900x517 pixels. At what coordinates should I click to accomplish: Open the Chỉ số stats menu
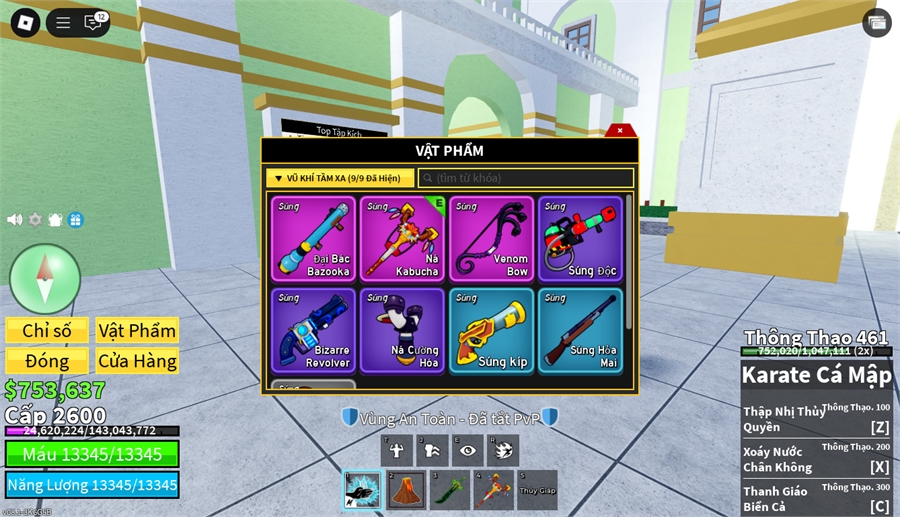47,331
